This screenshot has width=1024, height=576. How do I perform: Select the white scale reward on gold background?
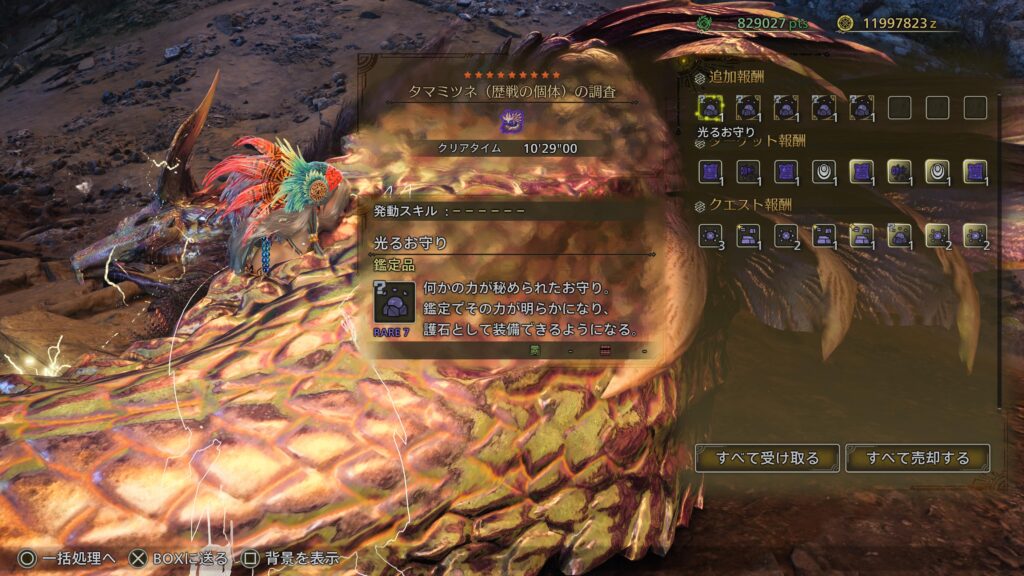pos(937,171)
